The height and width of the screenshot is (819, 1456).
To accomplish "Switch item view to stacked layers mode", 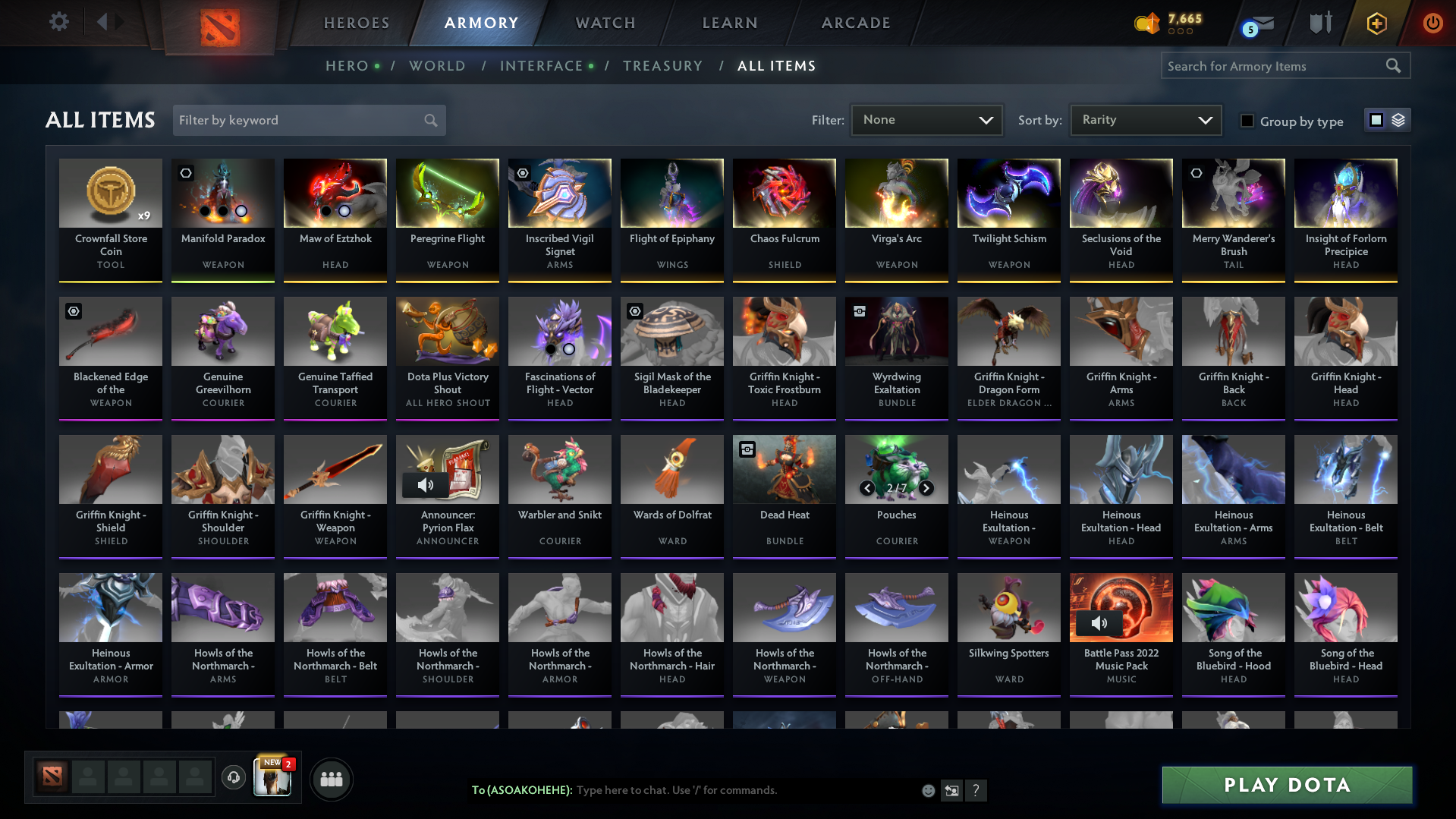I will (1398, 120).
